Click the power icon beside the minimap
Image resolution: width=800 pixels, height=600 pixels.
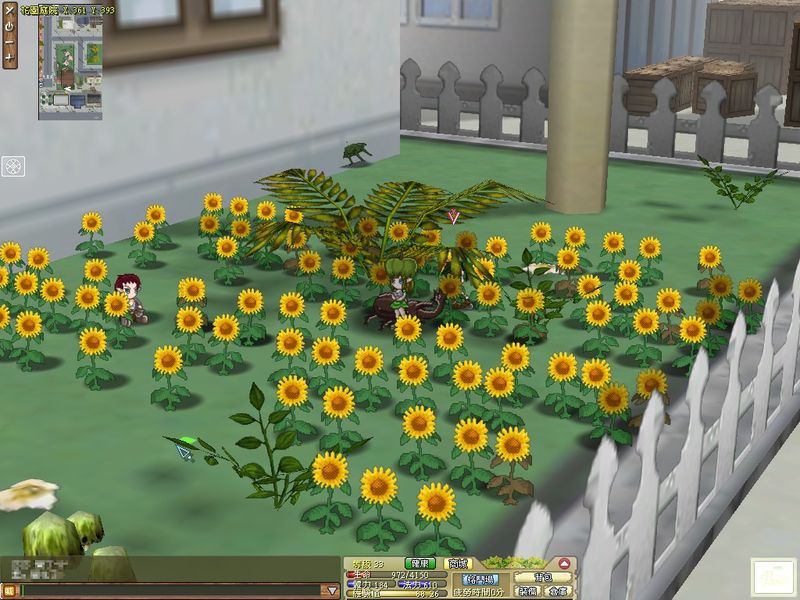tap(9, 26)
